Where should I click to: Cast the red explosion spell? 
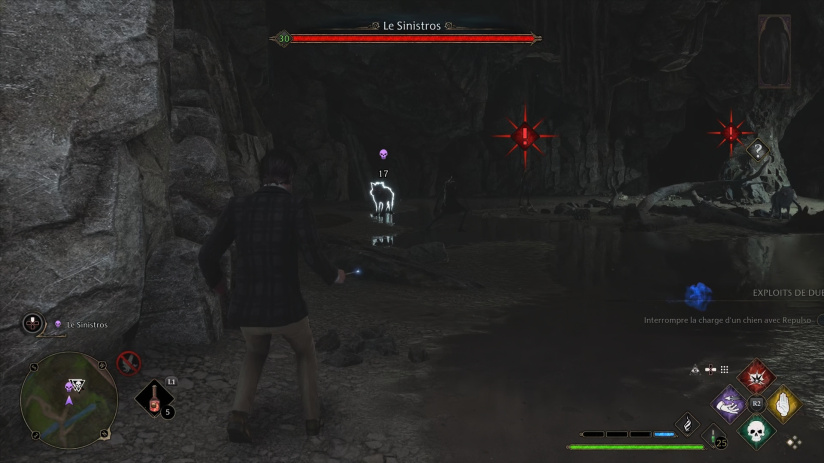click(x=756, y=377)
